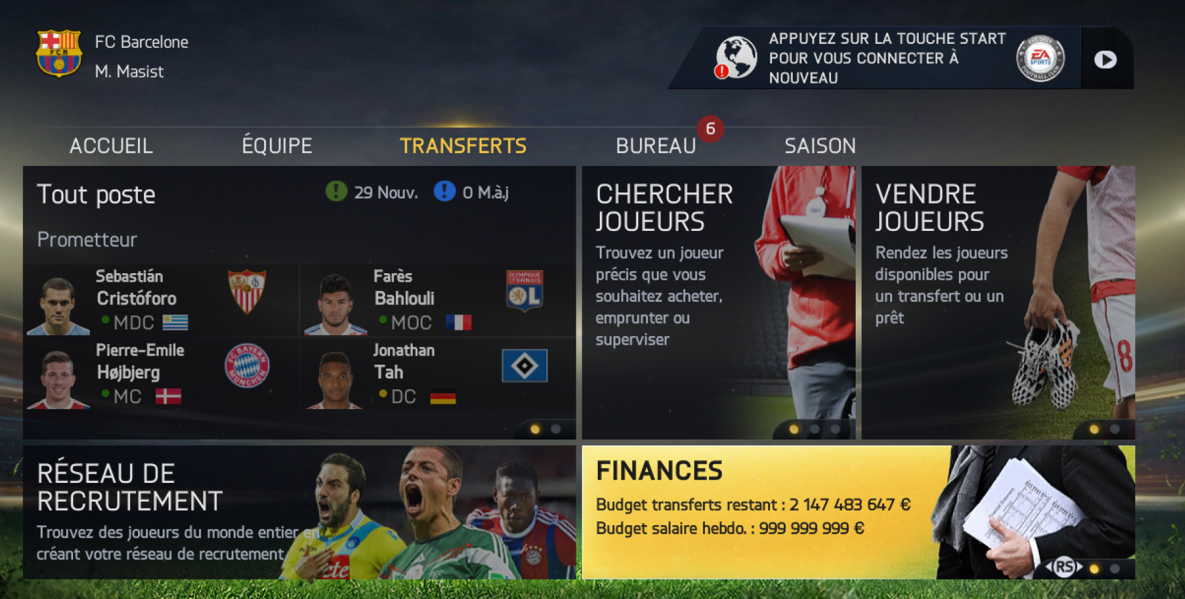Screen dimensions: 1185x599
Task: Click the globe connection status icon
Action: pyautogui.click(x=736, y=58)
